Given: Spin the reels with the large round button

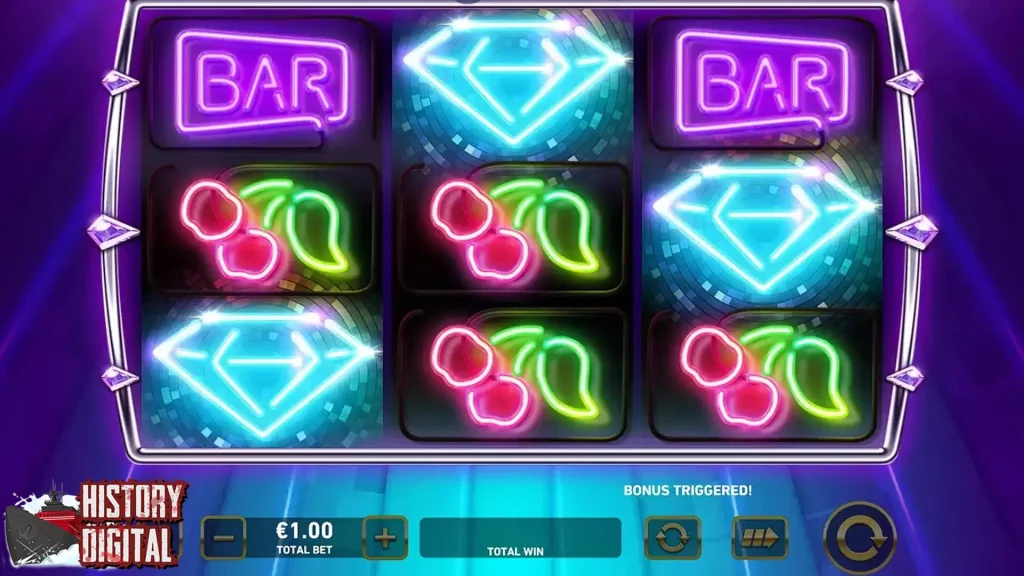Looking at the screenshot, I should coord(859,538).
